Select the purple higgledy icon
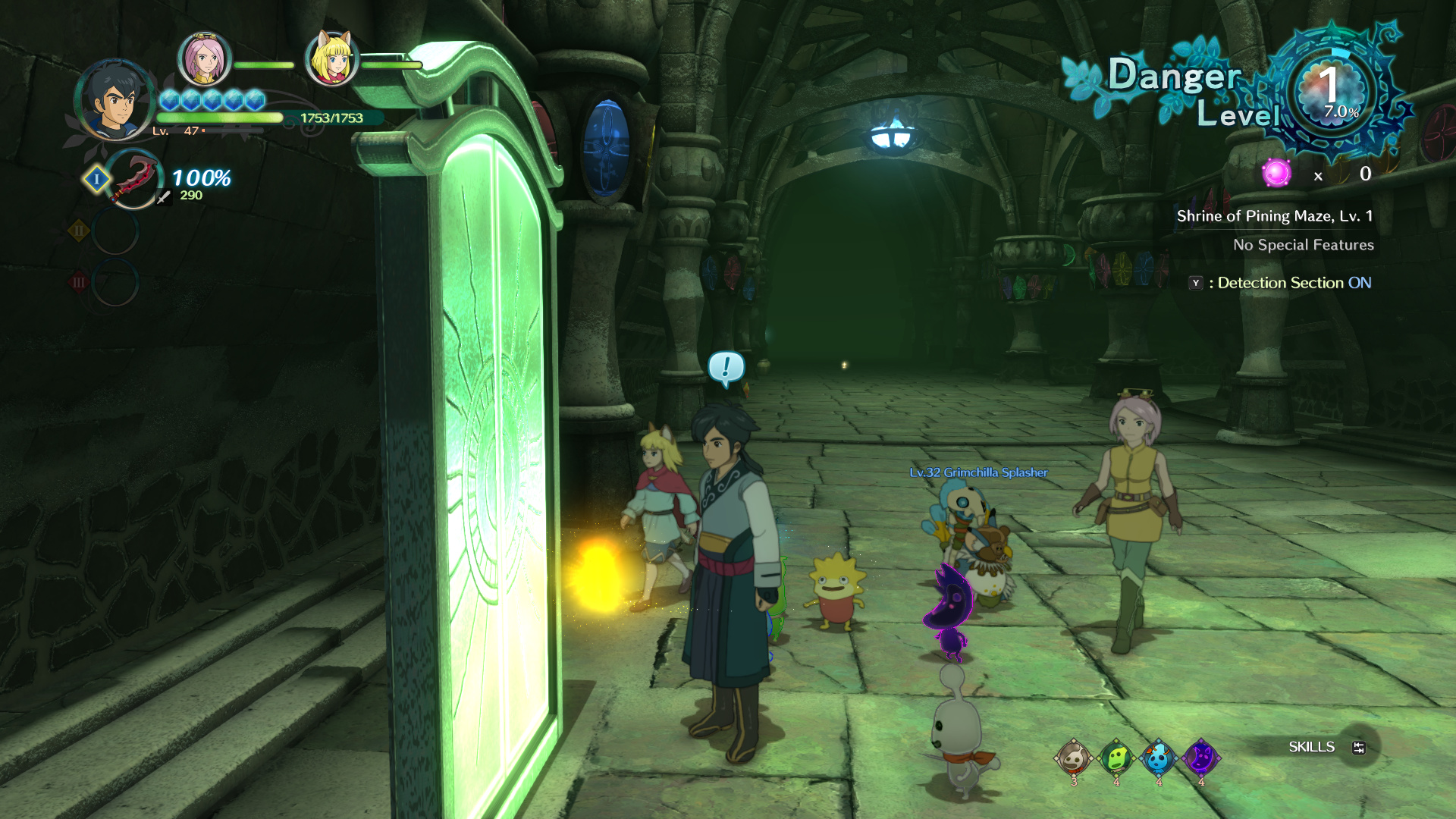 1200,757
